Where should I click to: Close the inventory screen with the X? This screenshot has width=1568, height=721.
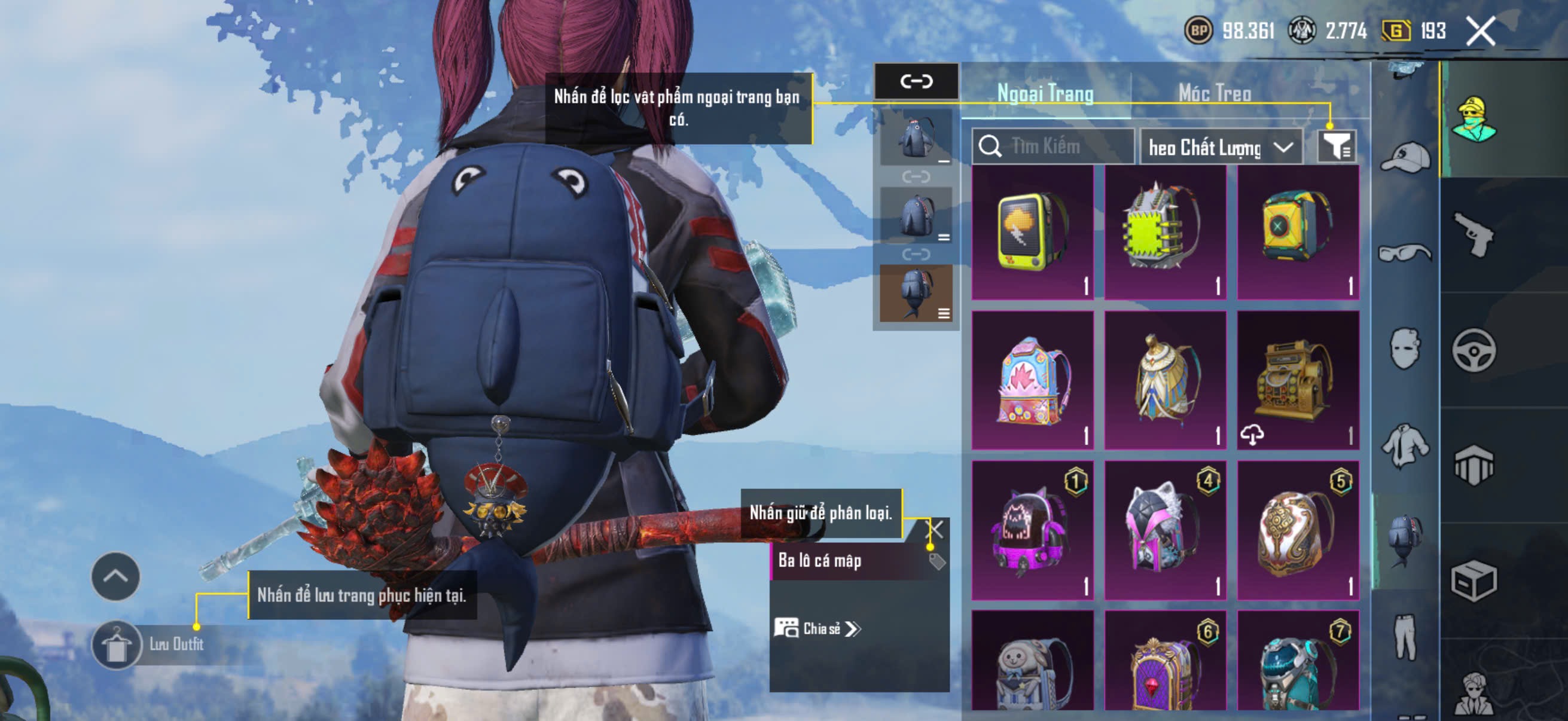1480,31
